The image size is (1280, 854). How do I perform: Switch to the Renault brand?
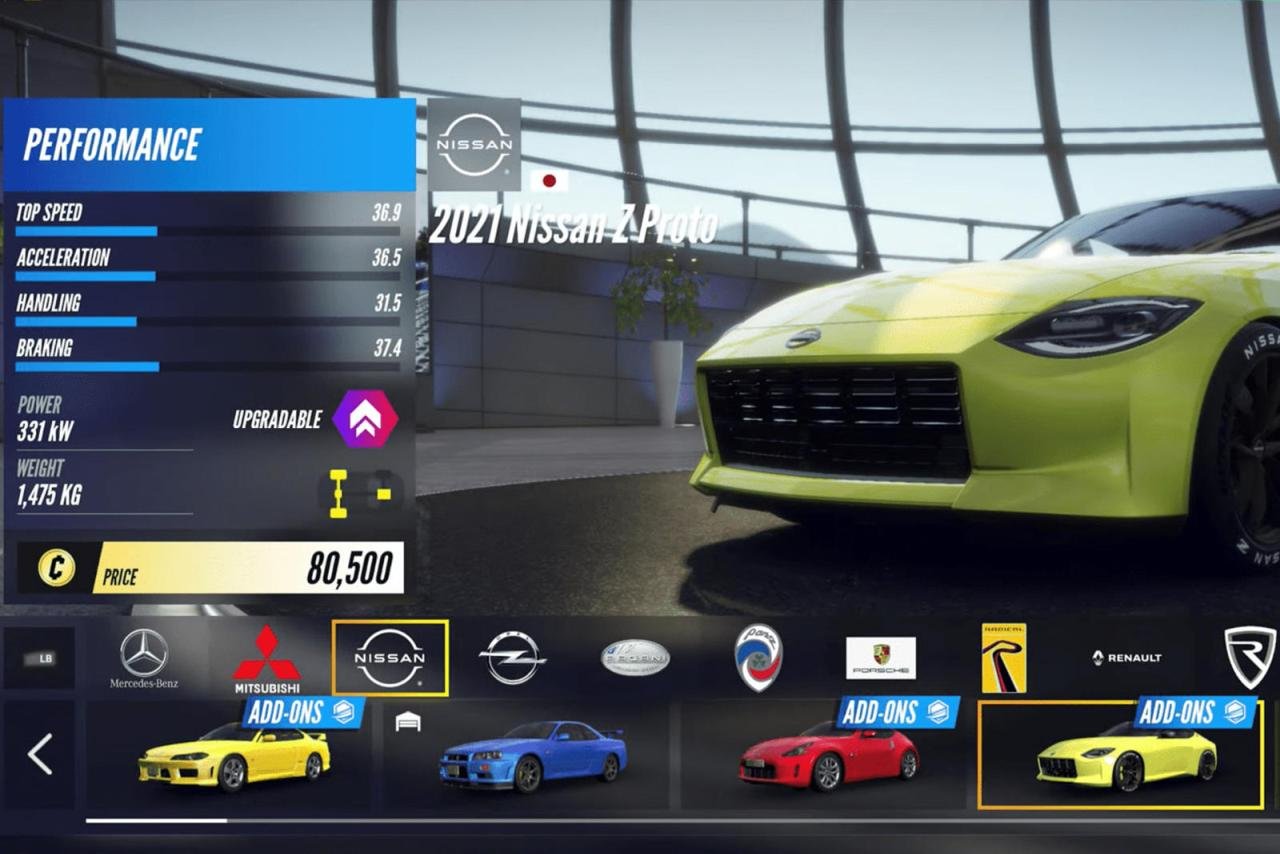coord(1127,658)
